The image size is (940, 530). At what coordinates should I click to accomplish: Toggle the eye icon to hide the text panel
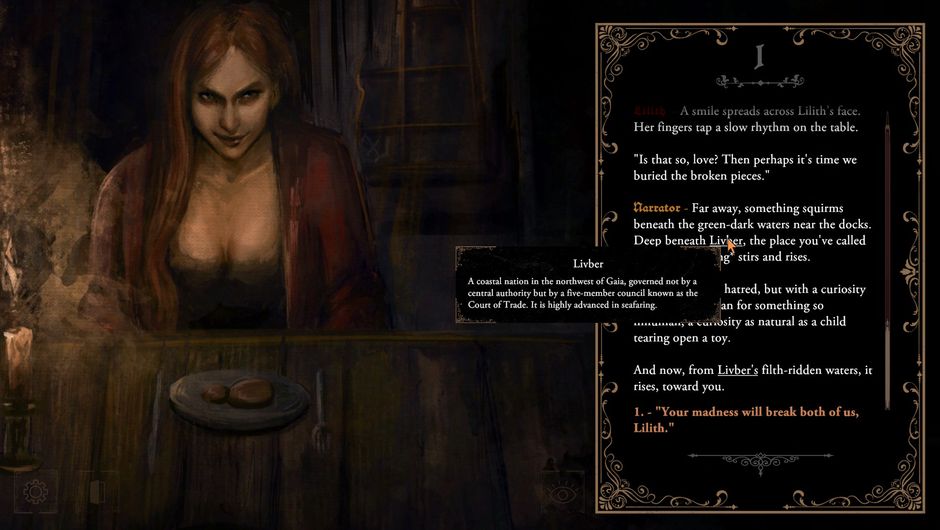(x=563, y=492)
